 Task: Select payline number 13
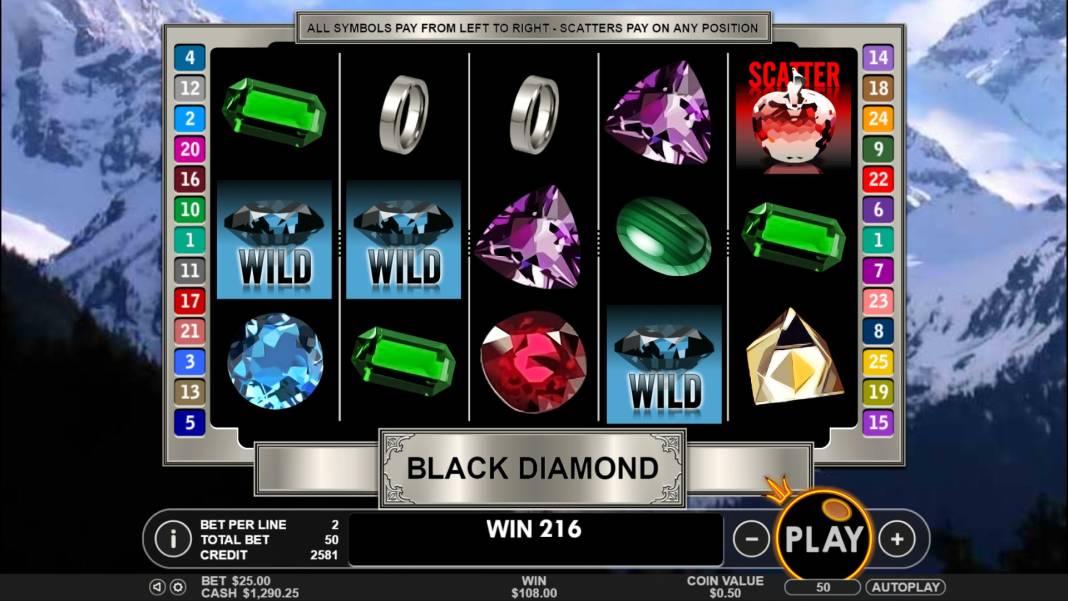pyautogui.click(x=189, y=391)
